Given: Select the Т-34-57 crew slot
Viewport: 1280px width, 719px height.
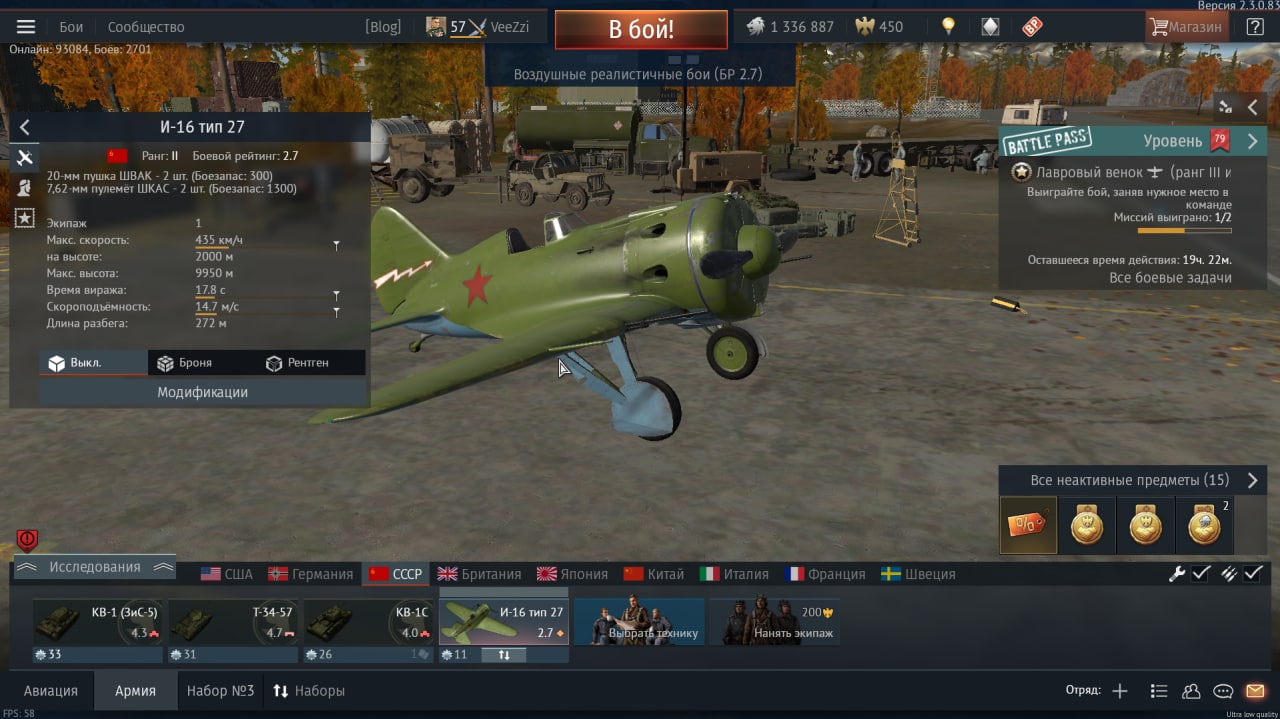Looking at the screenshot, I should pyautogui.click(x=233, y=622).
